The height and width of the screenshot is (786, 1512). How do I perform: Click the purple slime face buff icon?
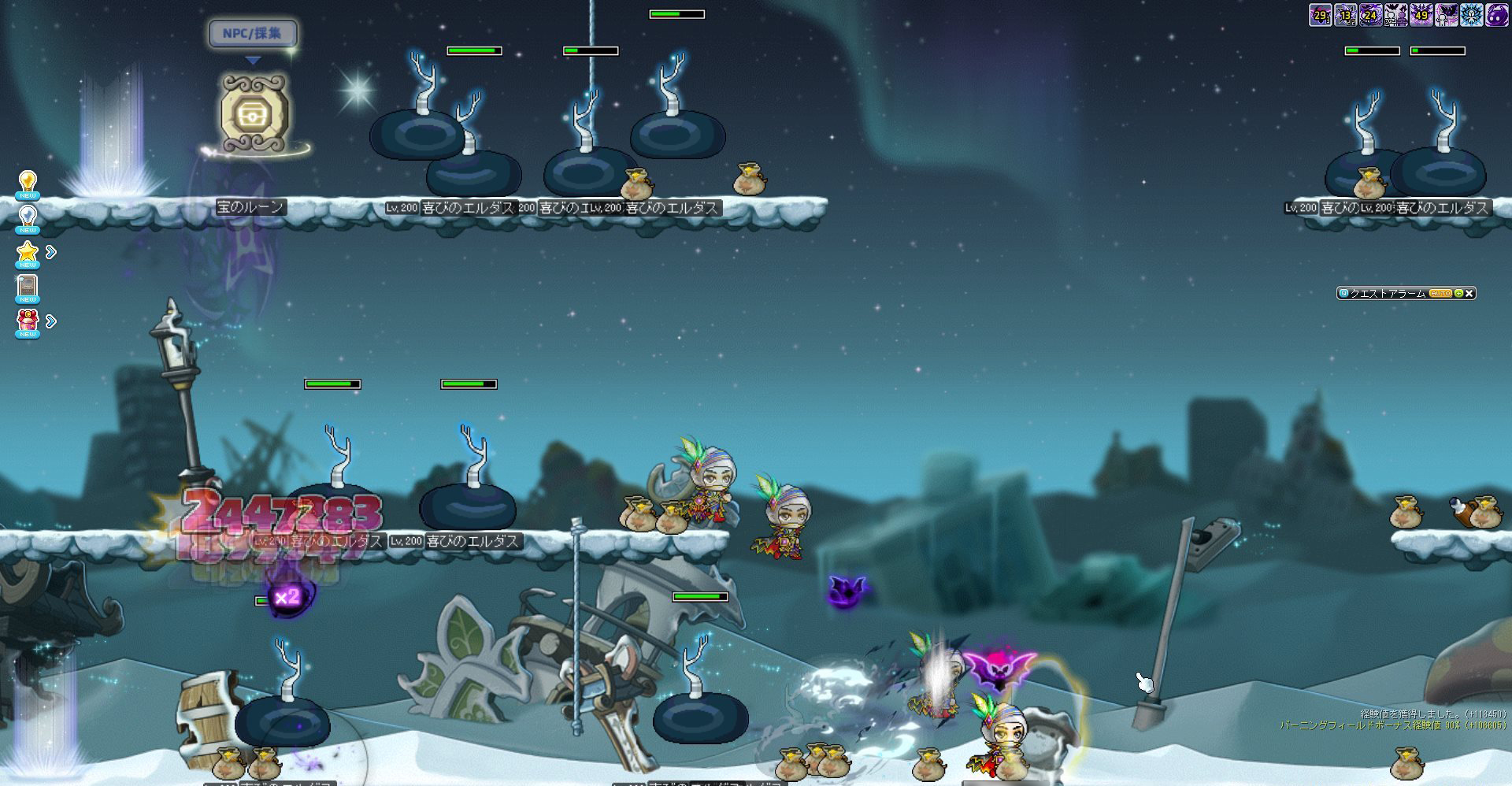[x=1496, y=15]
